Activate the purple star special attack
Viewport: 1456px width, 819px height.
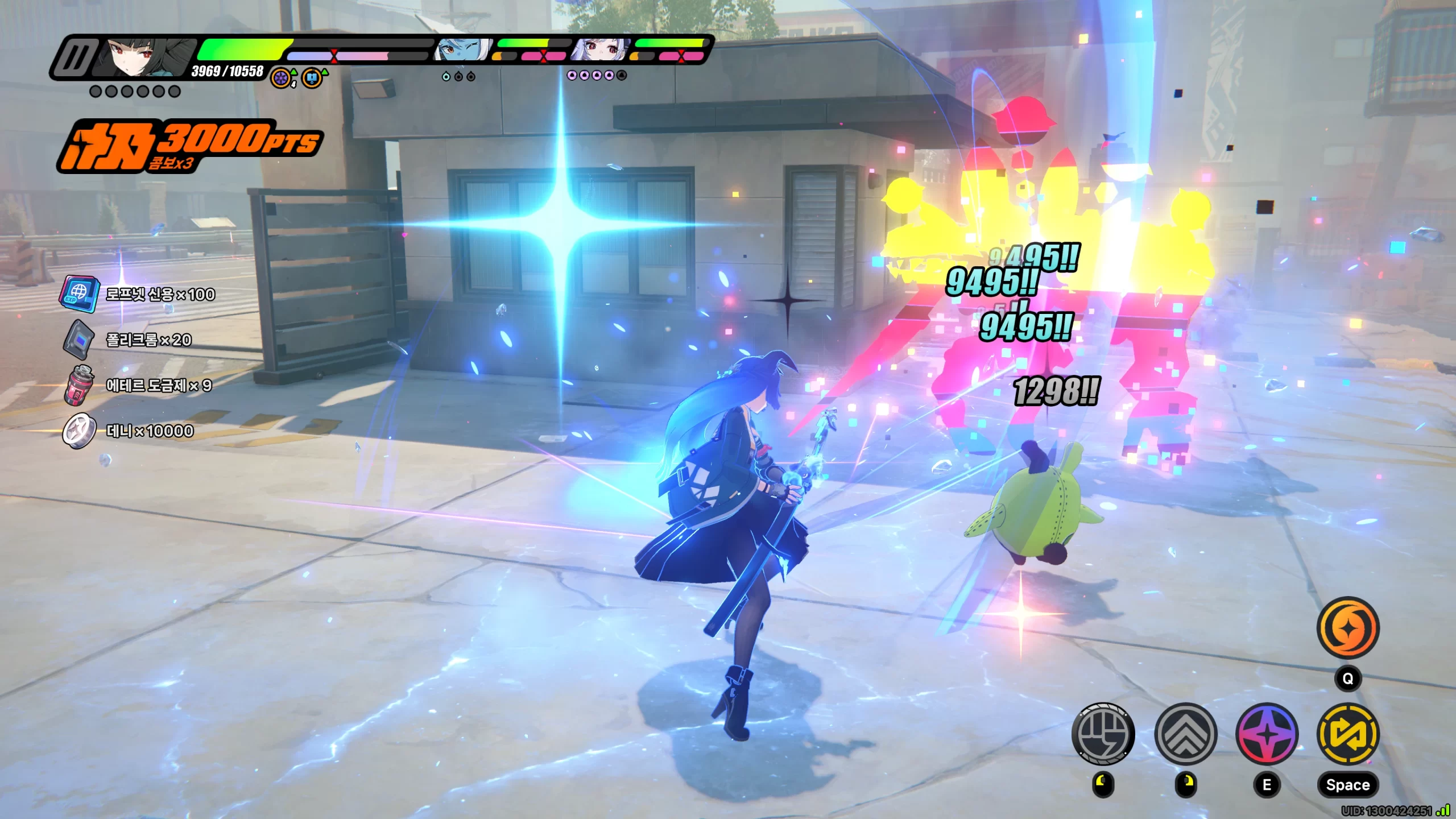1267,734
